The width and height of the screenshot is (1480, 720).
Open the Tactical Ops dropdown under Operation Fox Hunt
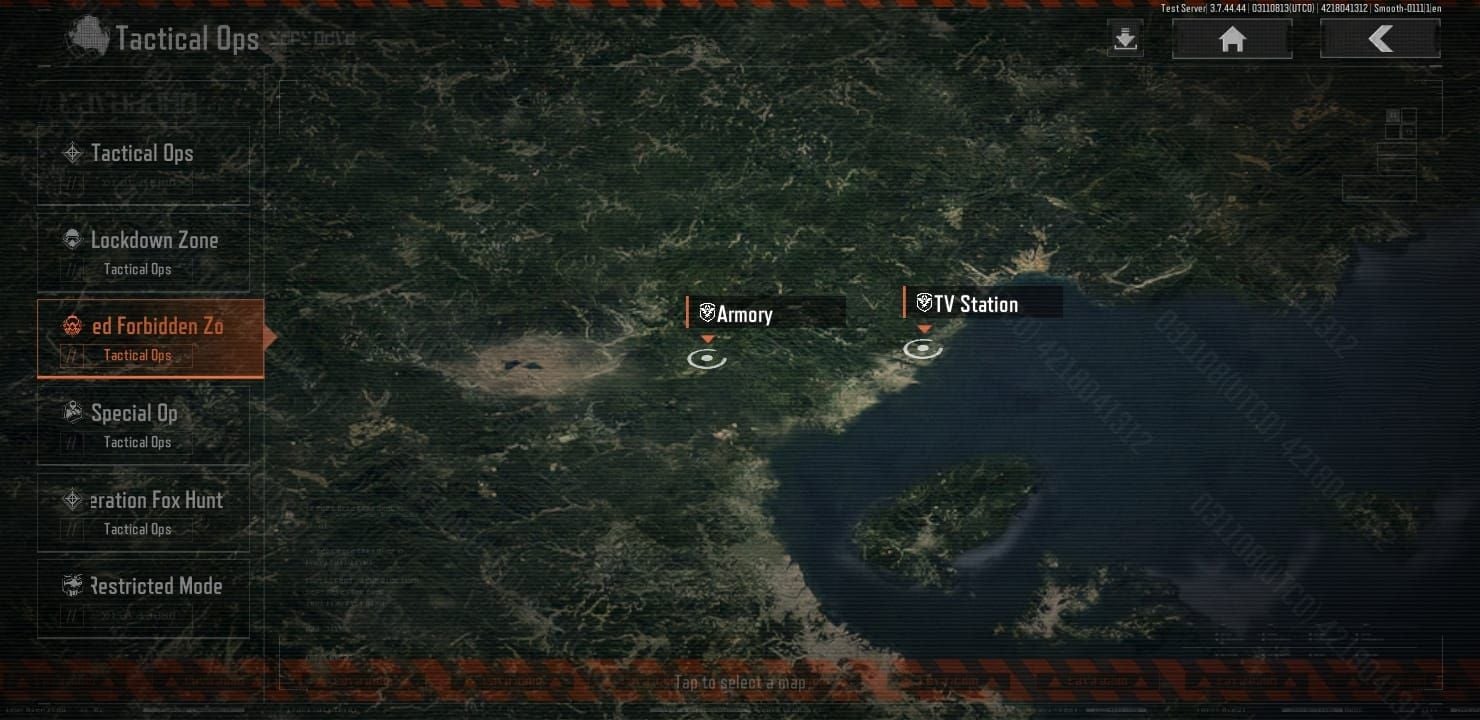tap(138, 529)
